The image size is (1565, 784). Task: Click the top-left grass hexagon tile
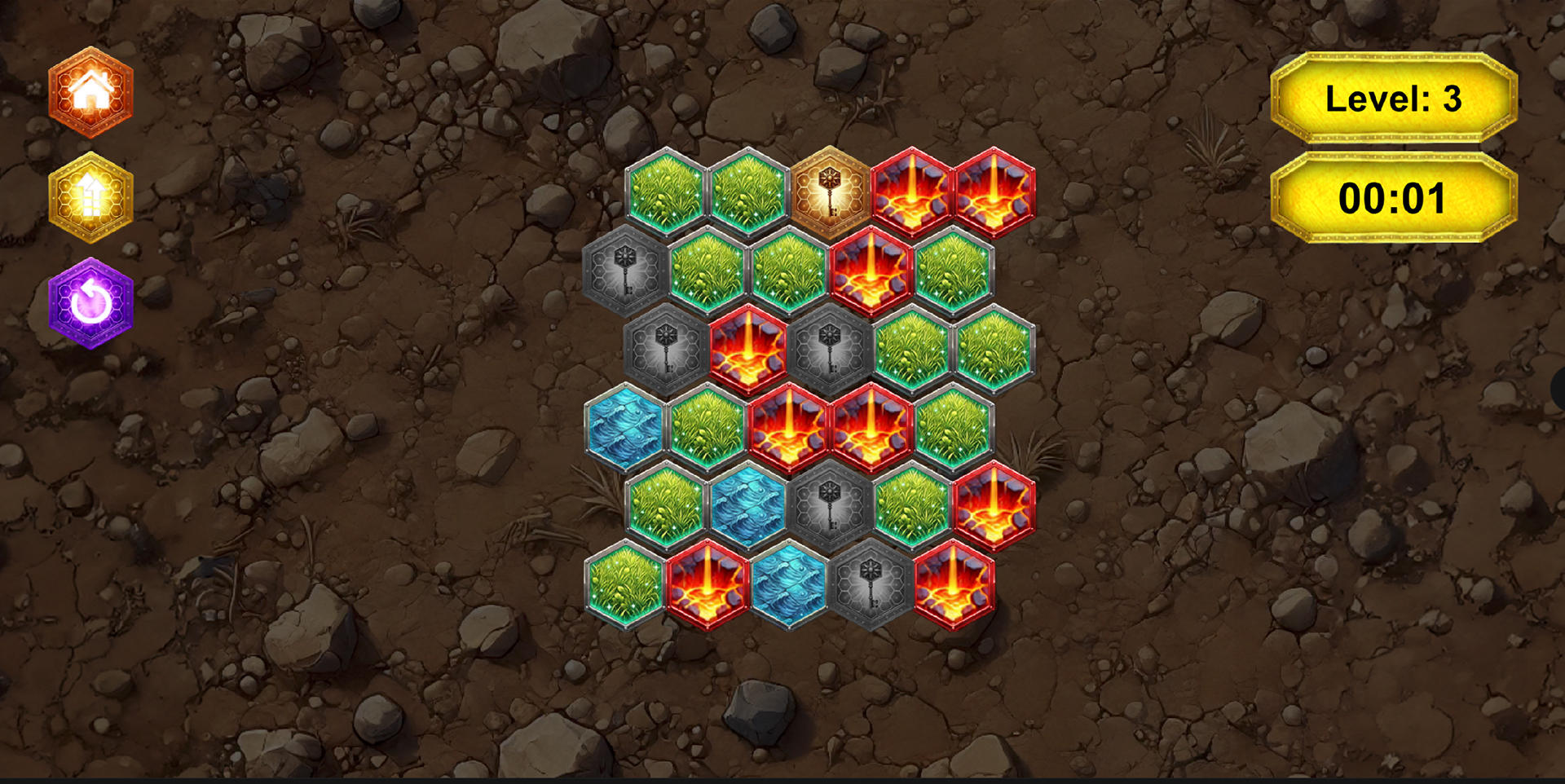point(664,192)
